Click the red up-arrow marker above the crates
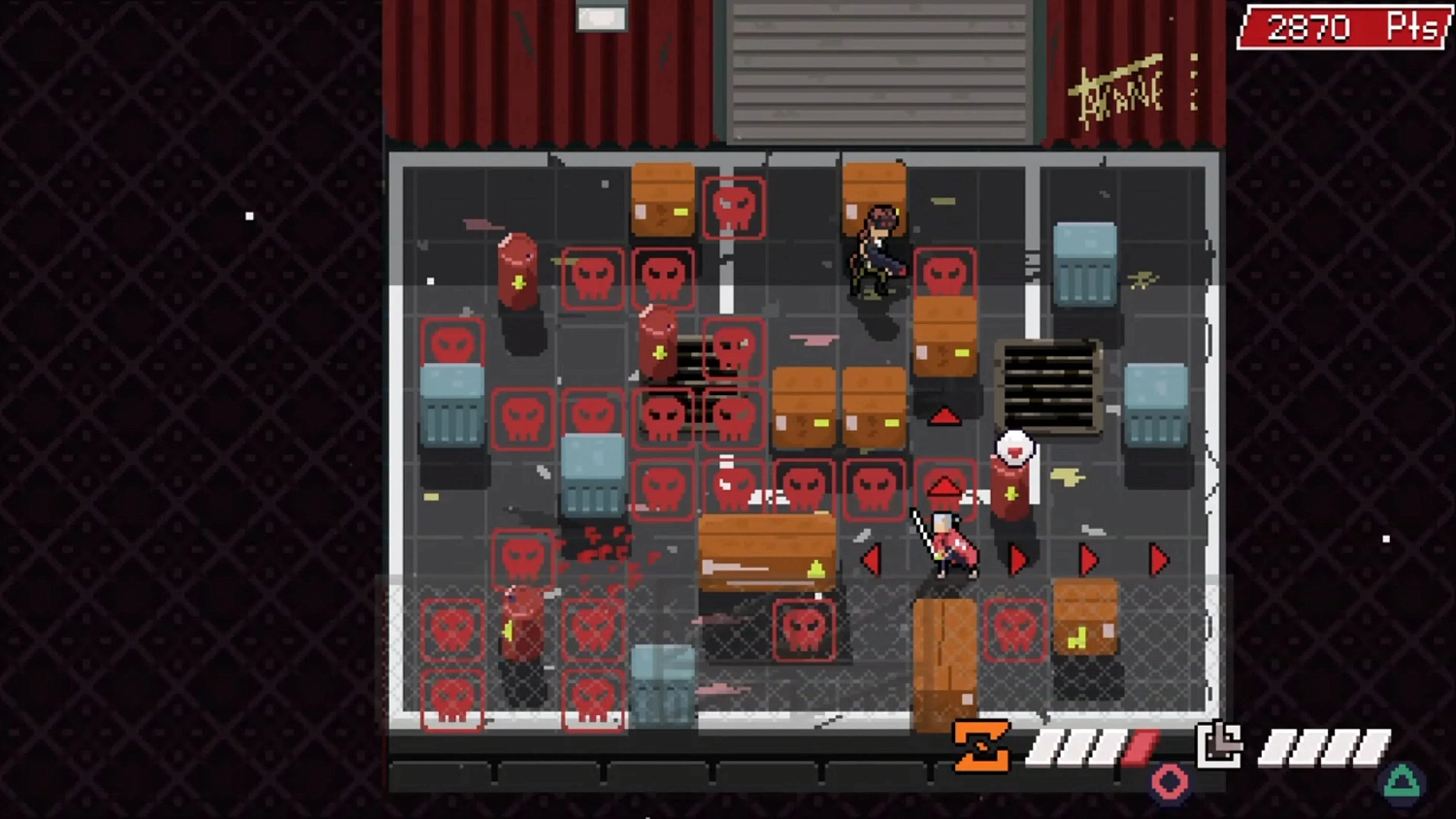The height and width of the screenshot is (819, 1456). coord(945,415)
